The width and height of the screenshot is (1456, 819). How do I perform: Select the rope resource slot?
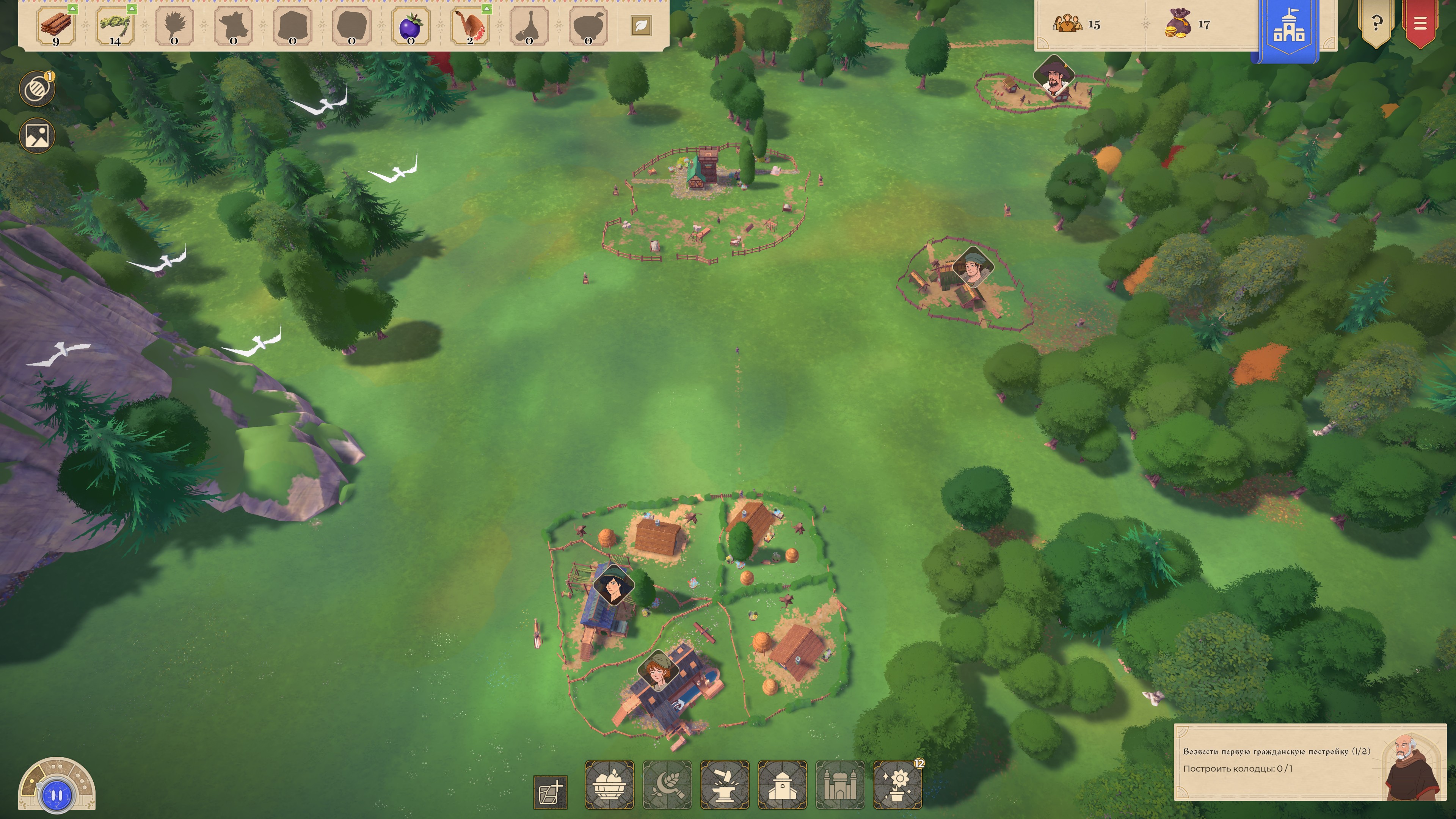[x=115, y=26]
